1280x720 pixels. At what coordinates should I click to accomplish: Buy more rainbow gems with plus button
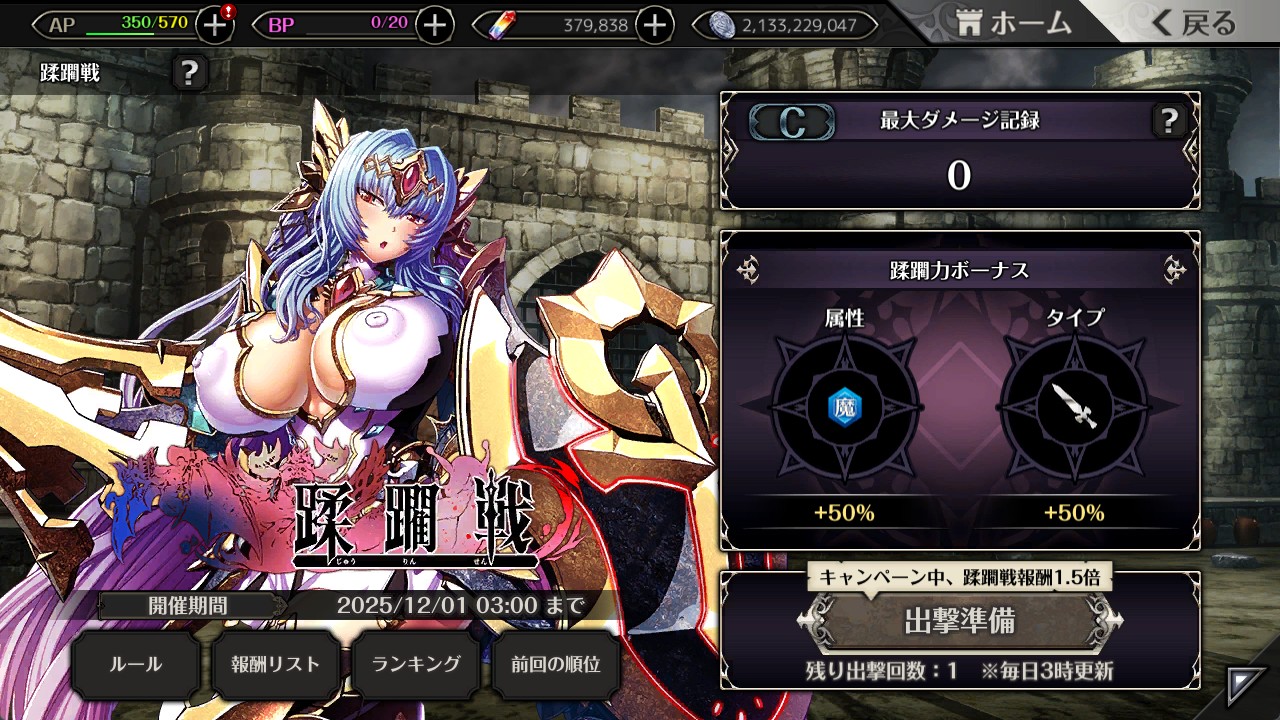tap(654, 25)
